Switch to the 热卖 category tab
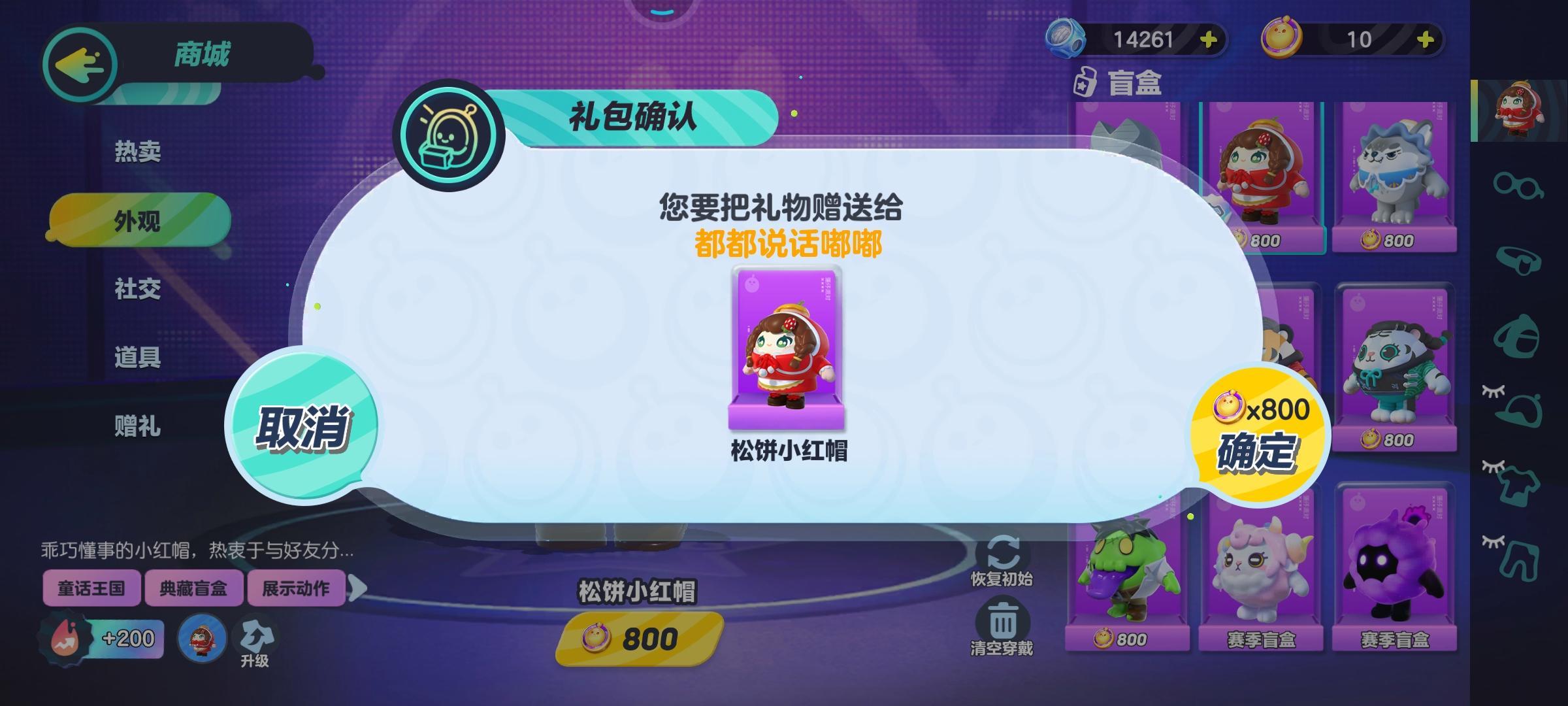Viewport: 1568px width, 706px height. pyautogui.click(x=137, y=149)
